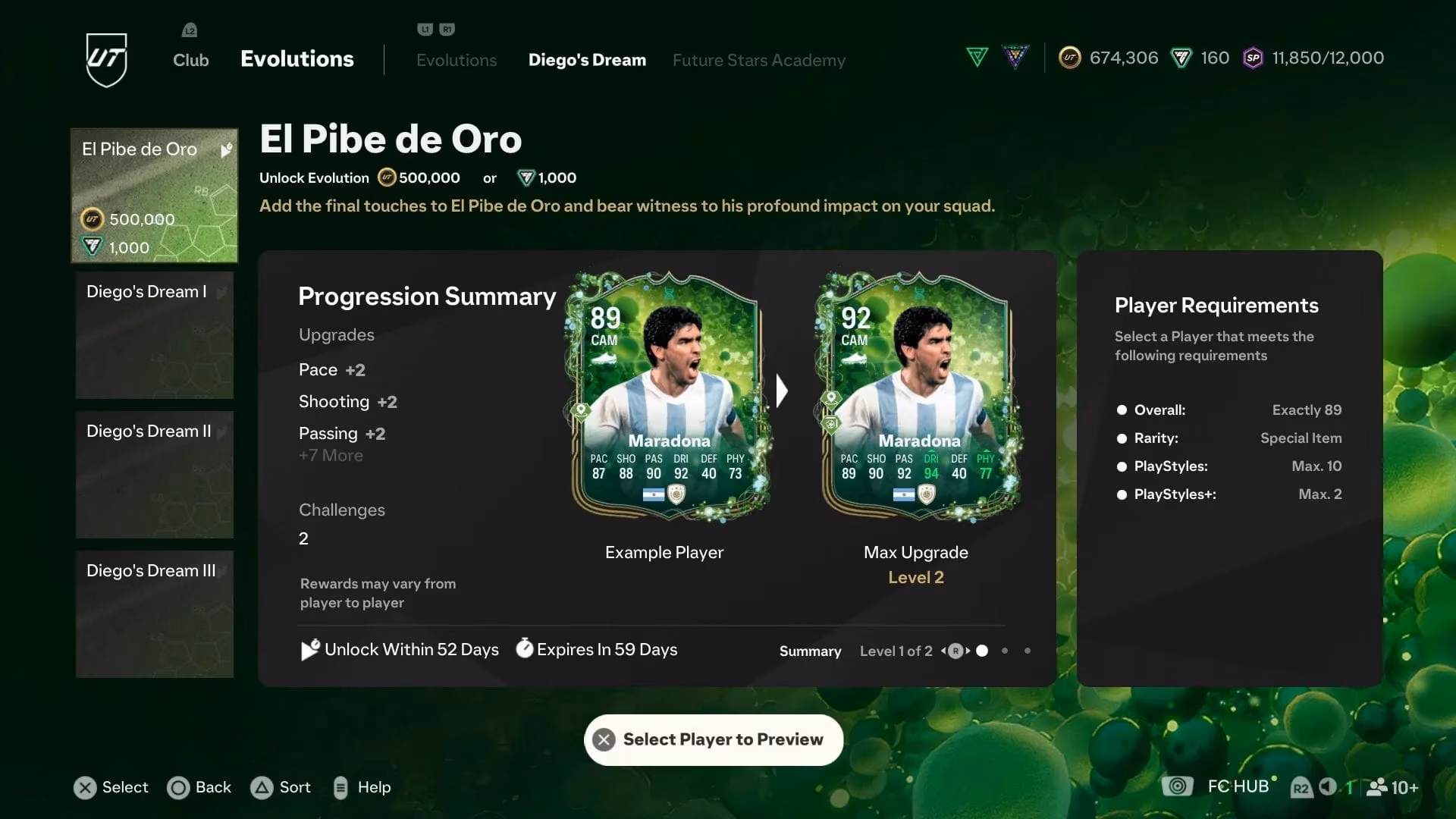The image size is (1456, 819).
Task: Select the first page dot in Level pager
Action: pos(982,651)
